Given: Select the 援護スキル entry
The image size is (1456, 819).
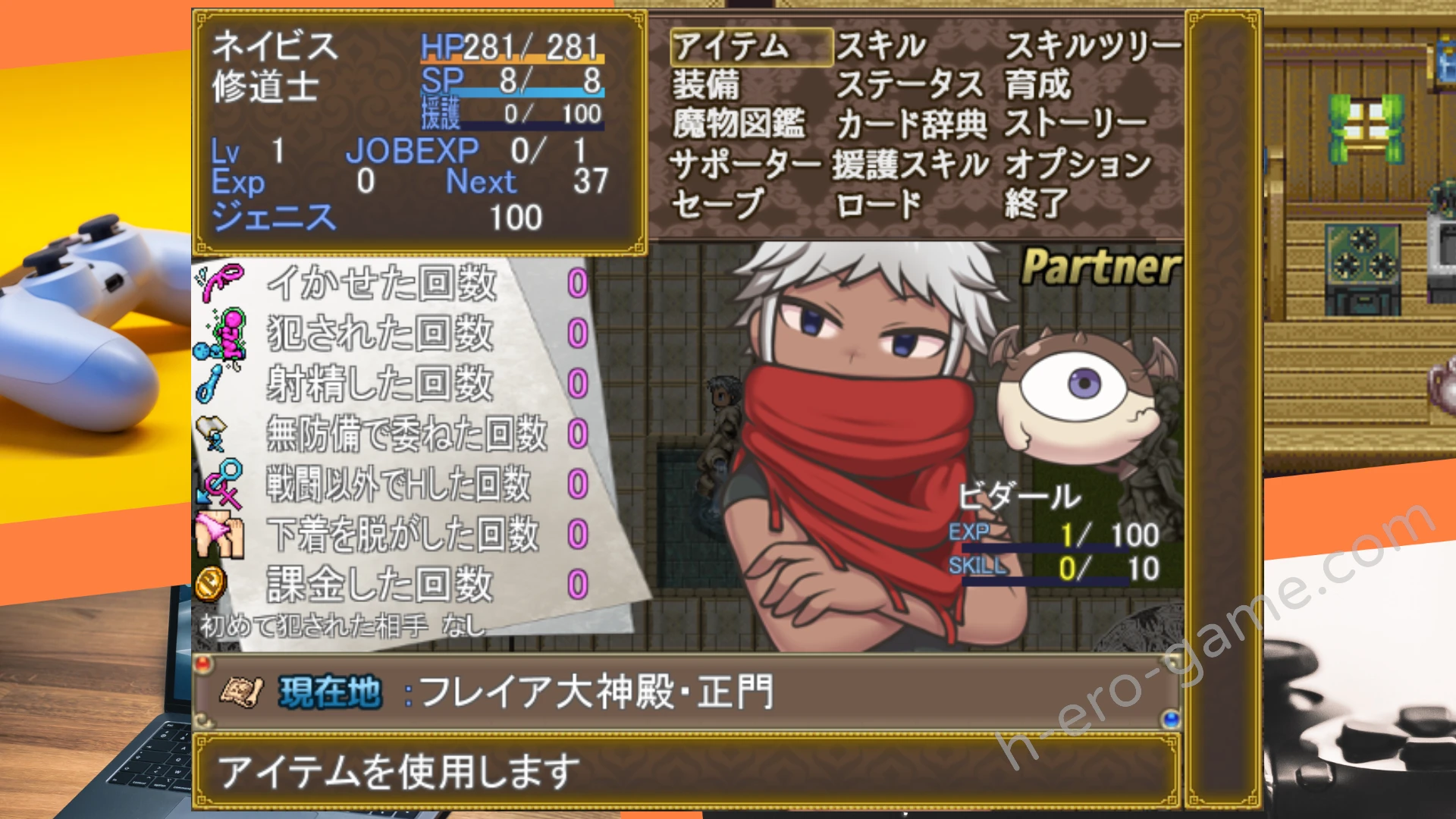Looking at the screenshot, I should pyautogui.click(x=911, y=164).
